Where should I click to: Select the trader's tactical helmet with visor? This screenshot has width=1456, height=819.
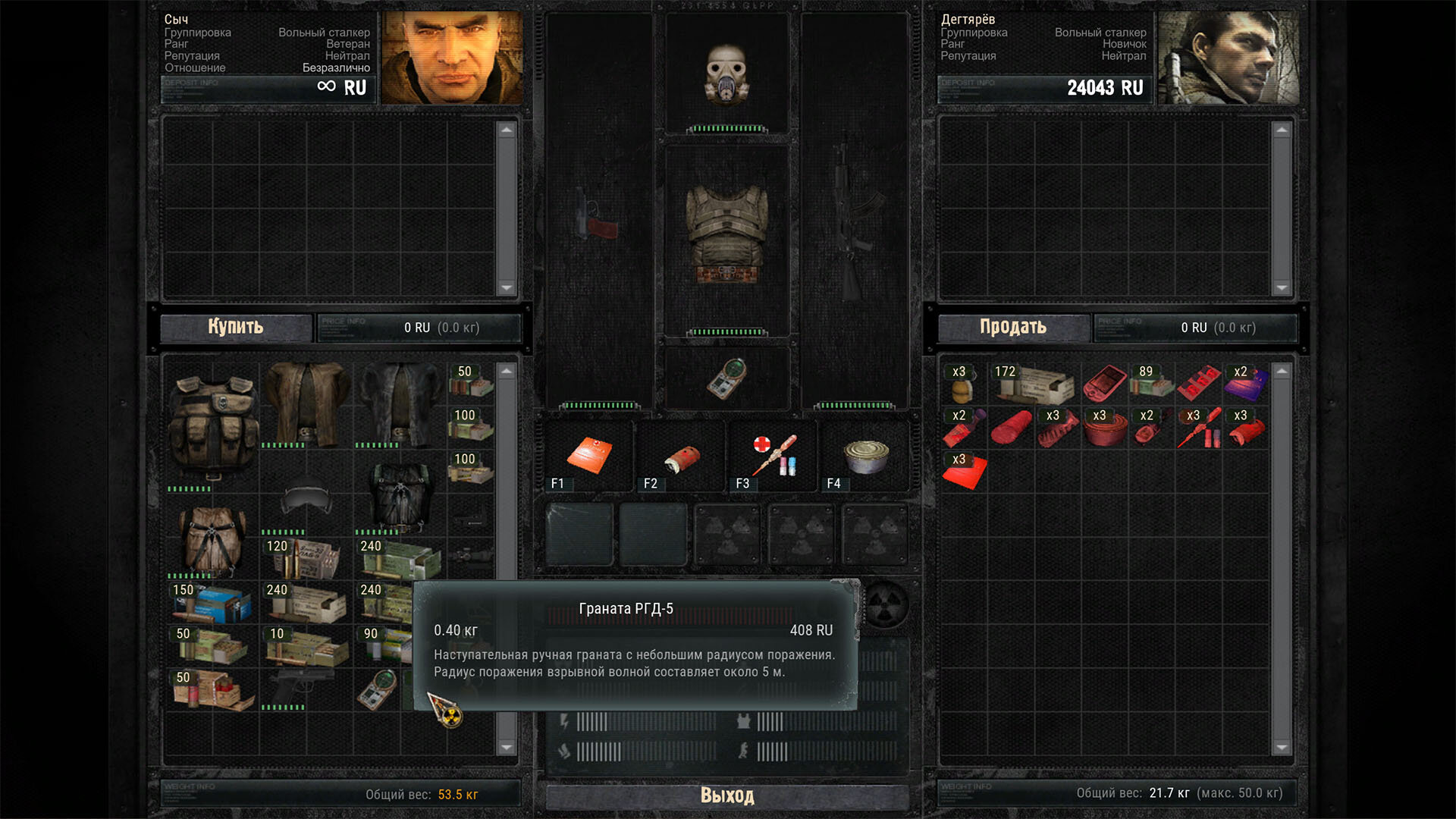[x=306, y=497]
